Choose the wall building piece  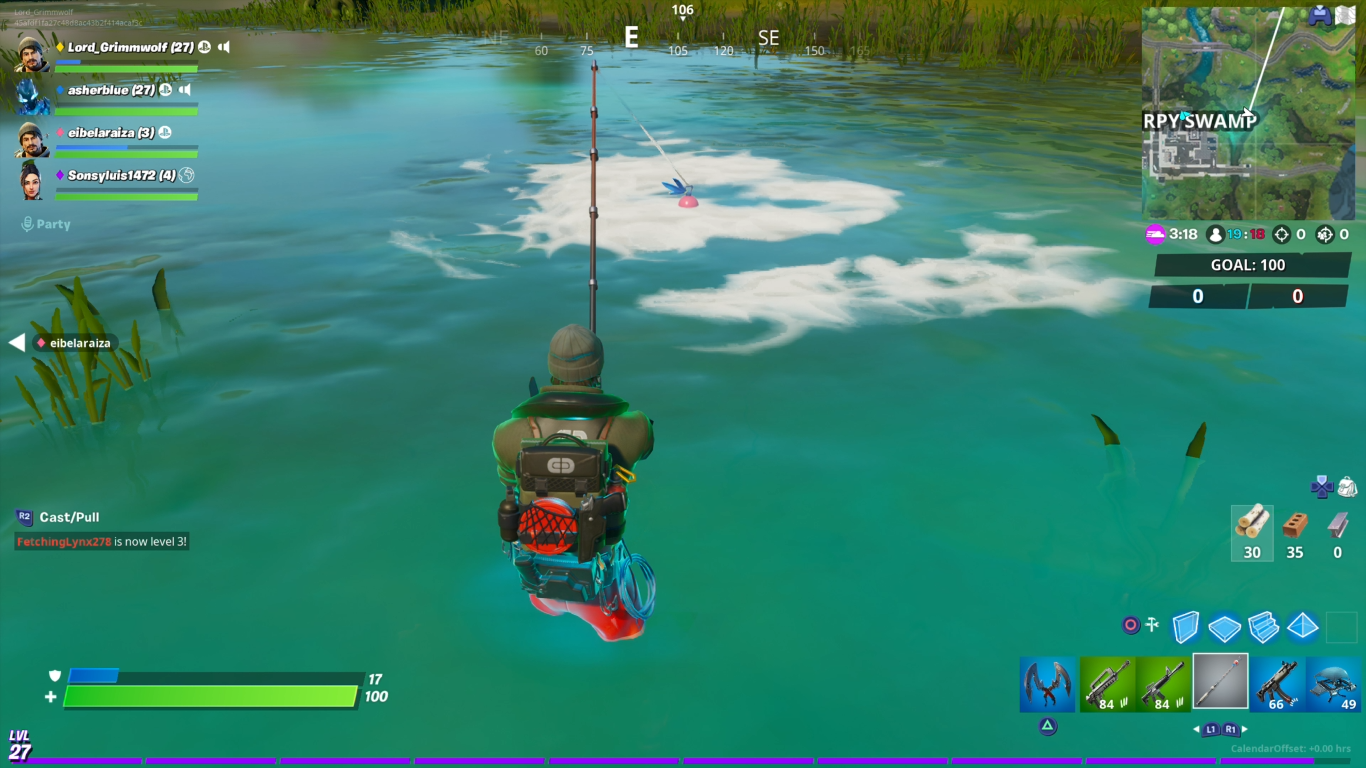[x=1185, y=627]
